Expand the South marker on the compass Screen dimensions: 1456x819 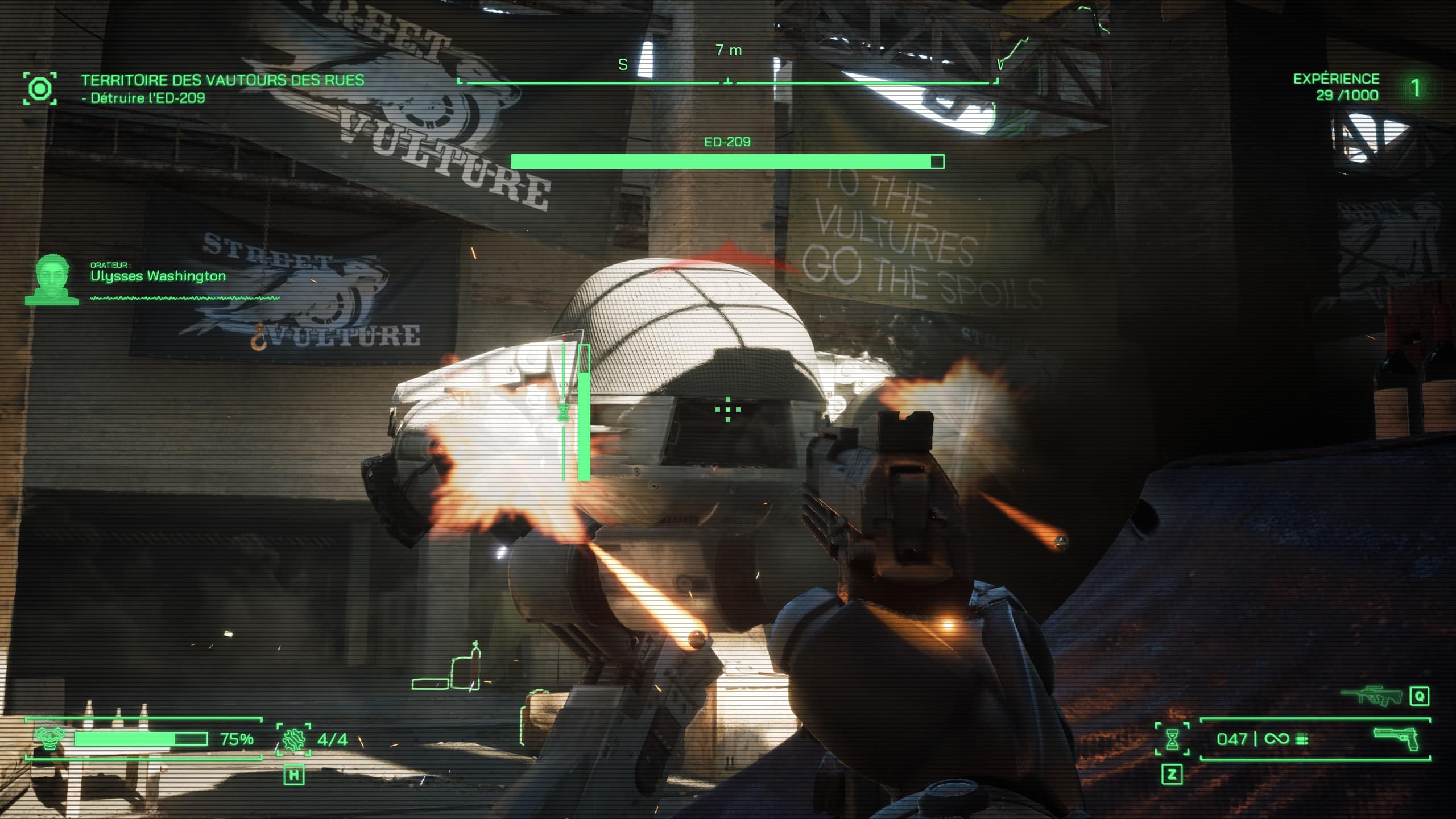(622, 64)
